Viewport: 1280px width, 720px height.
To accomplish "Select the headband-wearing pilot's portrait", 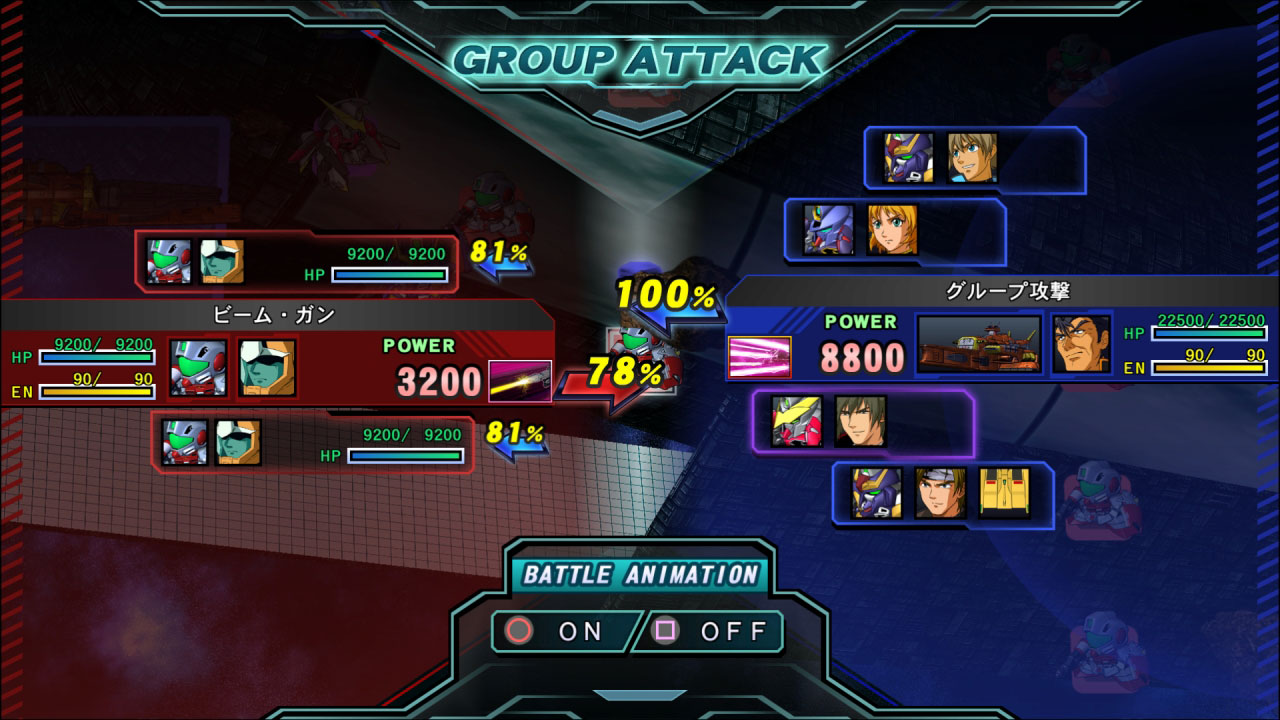I will coord(940,493).
